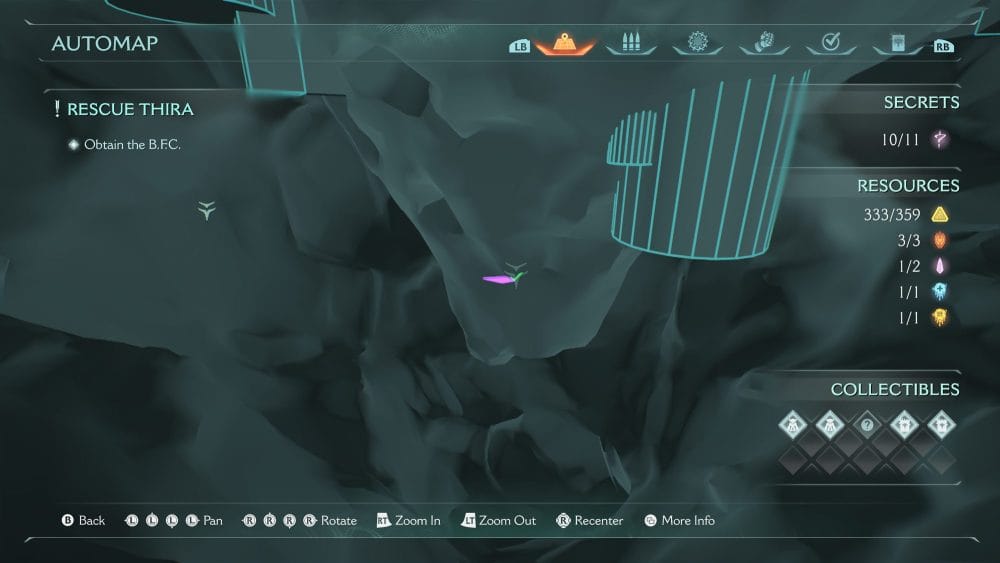
Task: Select the lone green chevron map marker
Action: click(x=206, y=210)
